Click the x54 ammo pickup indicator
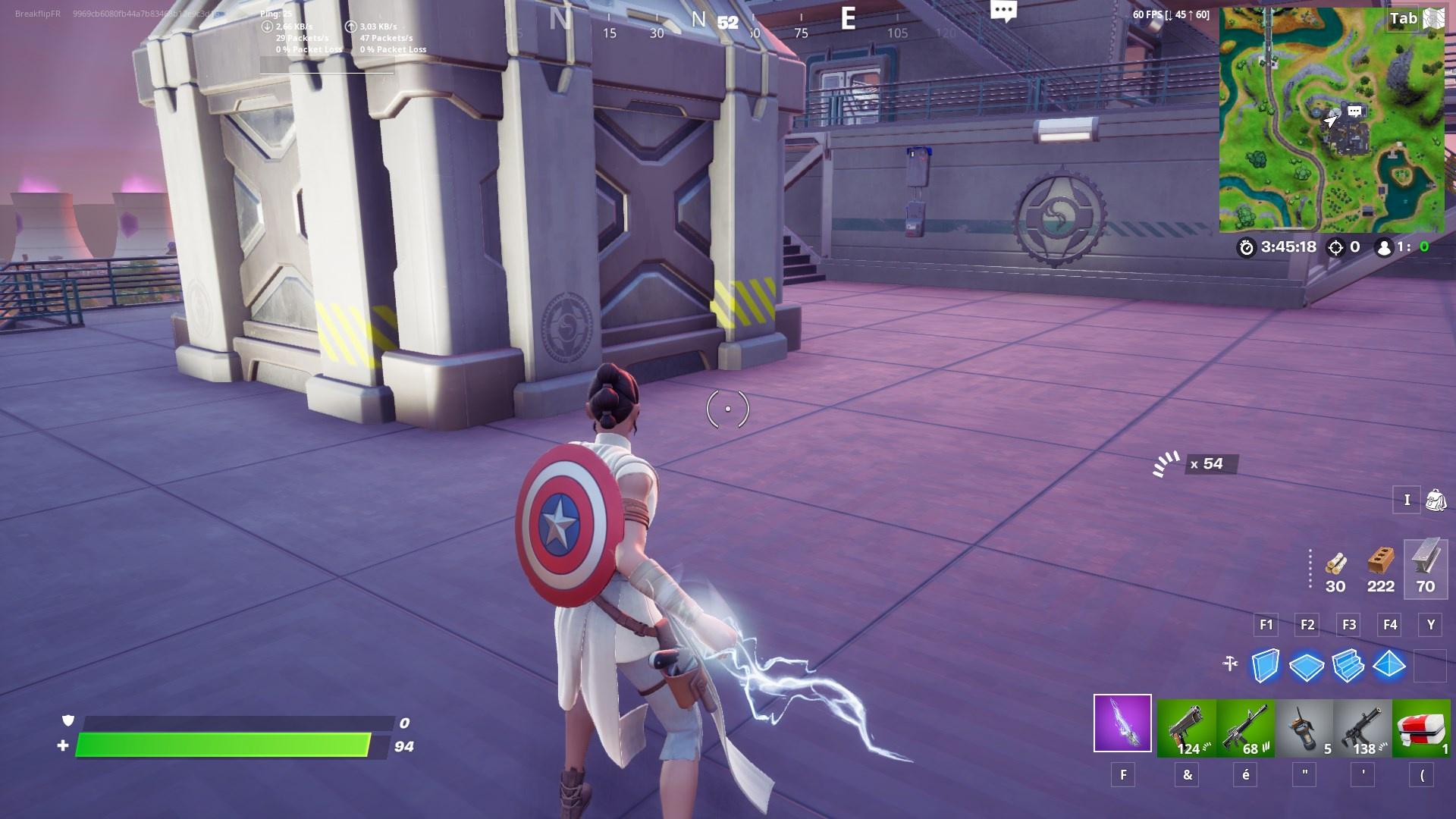Image resolution: width=1456 pixels, height=819 pixels. pyautogui.click(x=1210, y=465)
